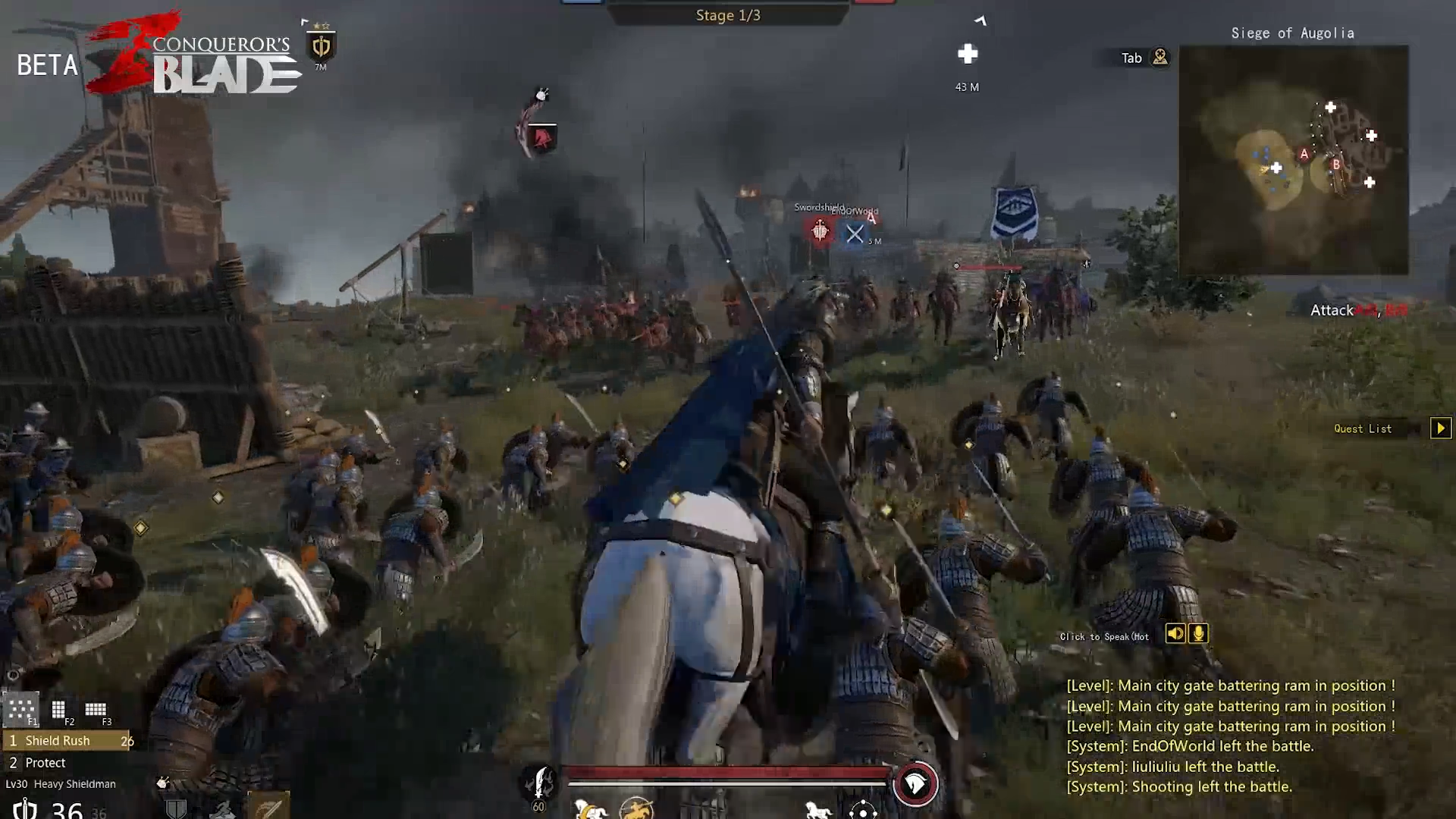Open the Siege of Augolia minimap
Viewport: 1456px width, 819px height.
point(1294,160)
